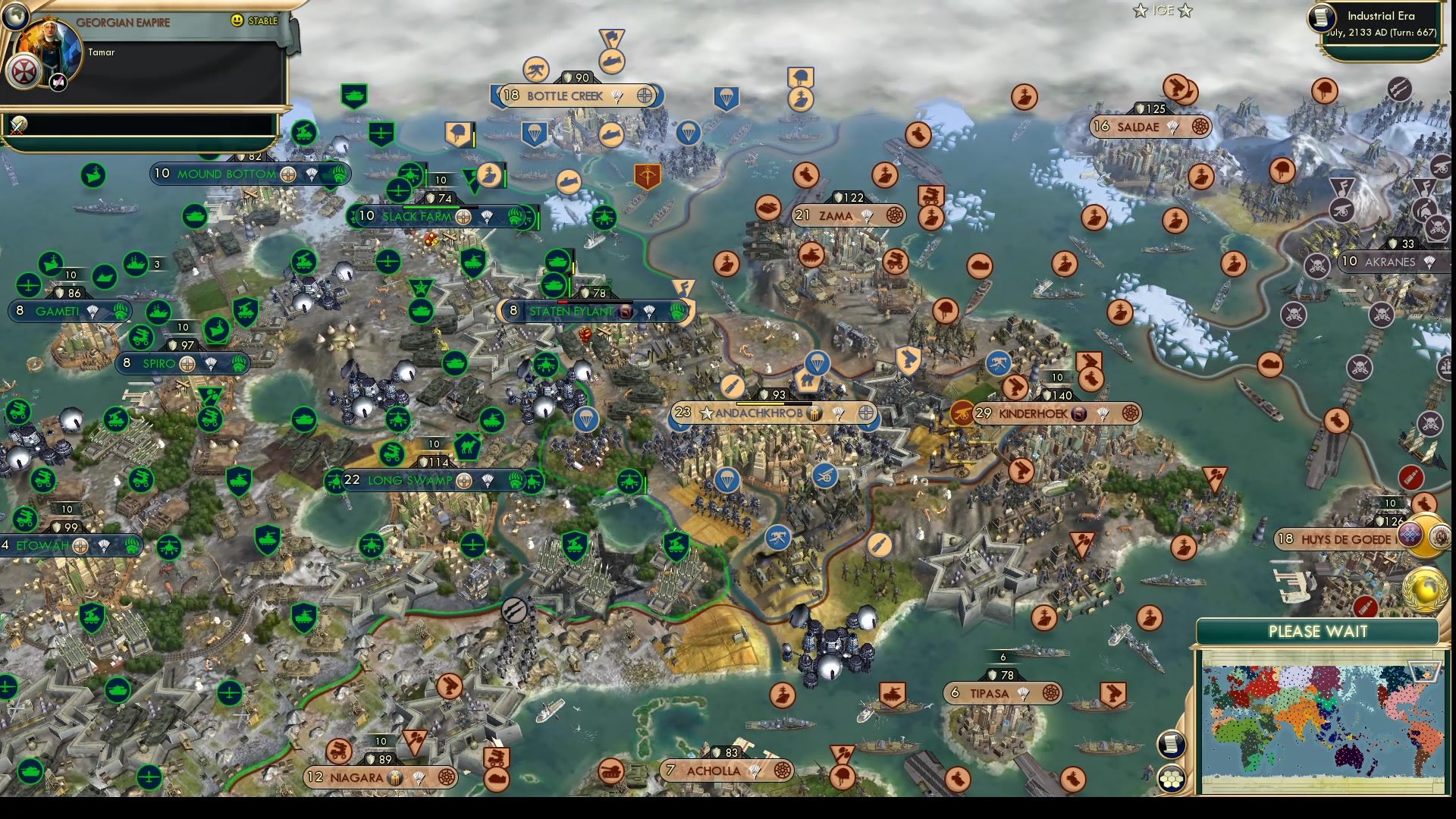Screen dimensions: 1456x819
Task: Toggle strategic view with the hexagon icon
Action: click(1172, 780)
